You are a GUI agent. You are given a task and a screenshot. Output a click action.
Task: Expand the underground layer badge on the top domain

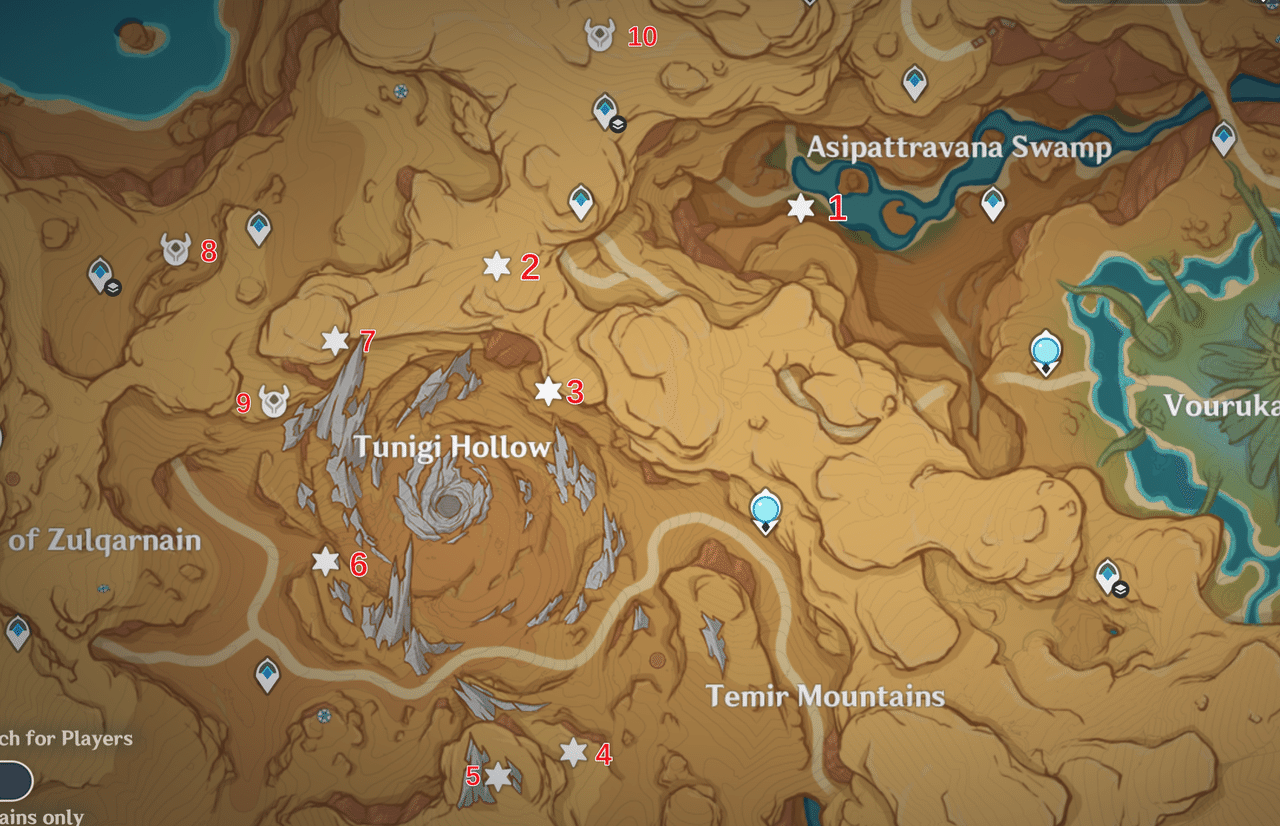click(x=620, y=126)
